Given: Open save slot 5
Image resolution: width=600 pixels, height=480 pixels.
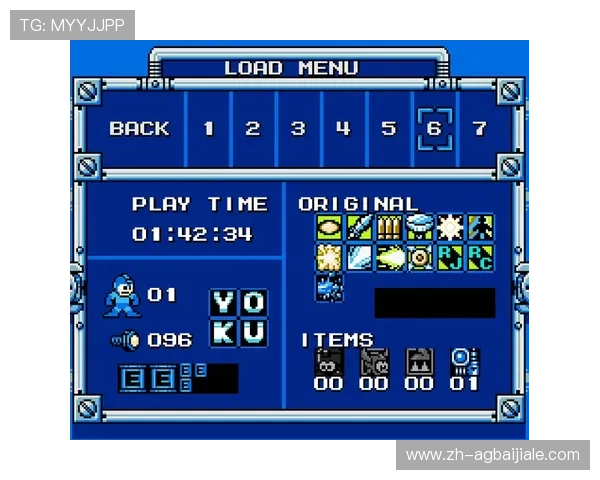Looking at the screenshot, I should pos(388,128).
